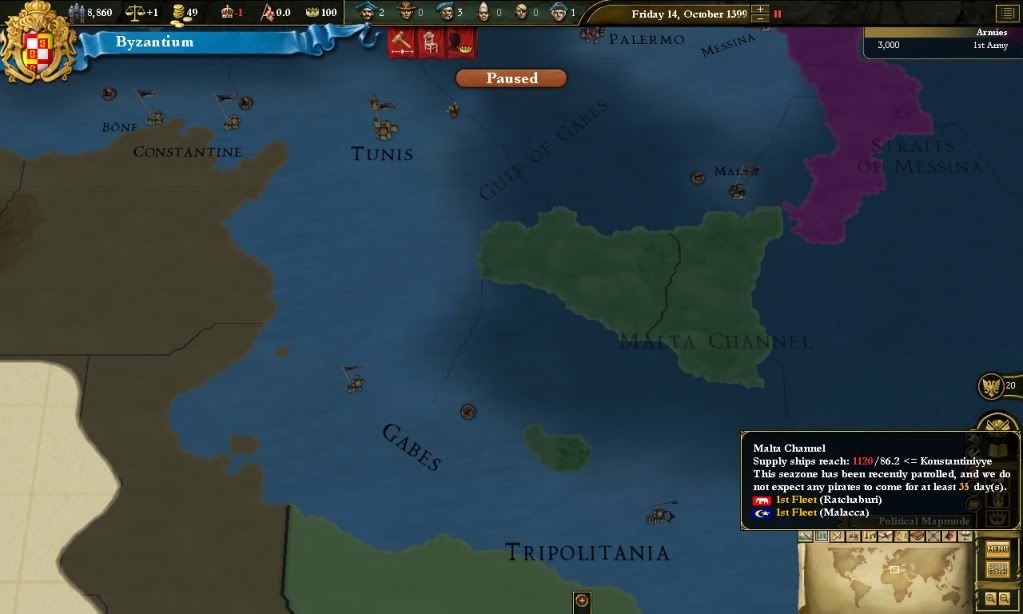Decrease game speed with the minus button

[761, 19]
